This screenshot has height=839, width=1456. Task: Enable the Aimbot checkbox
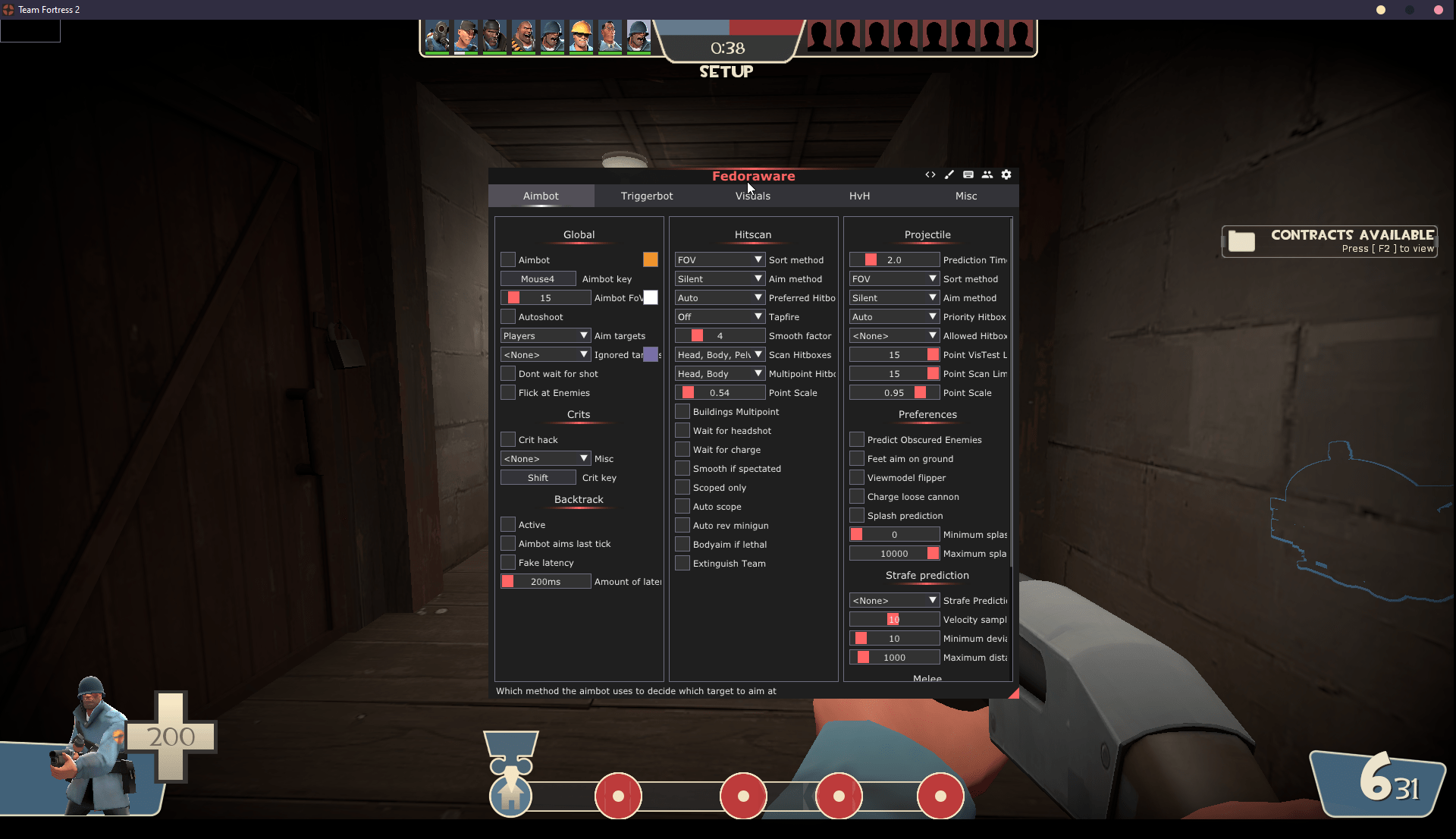tap(507, 259)
